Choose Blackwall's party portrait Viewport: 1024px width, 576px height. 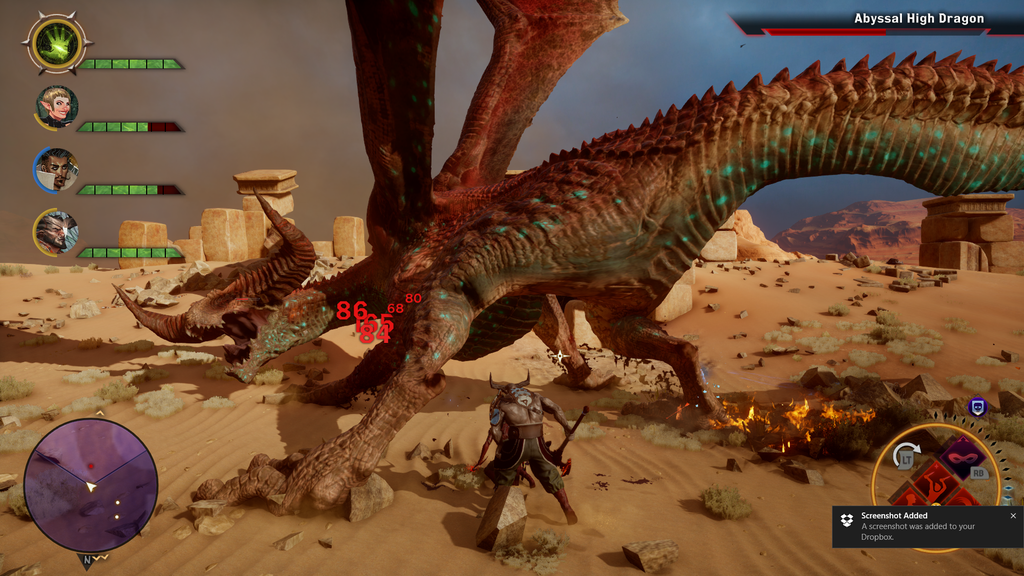57,232
